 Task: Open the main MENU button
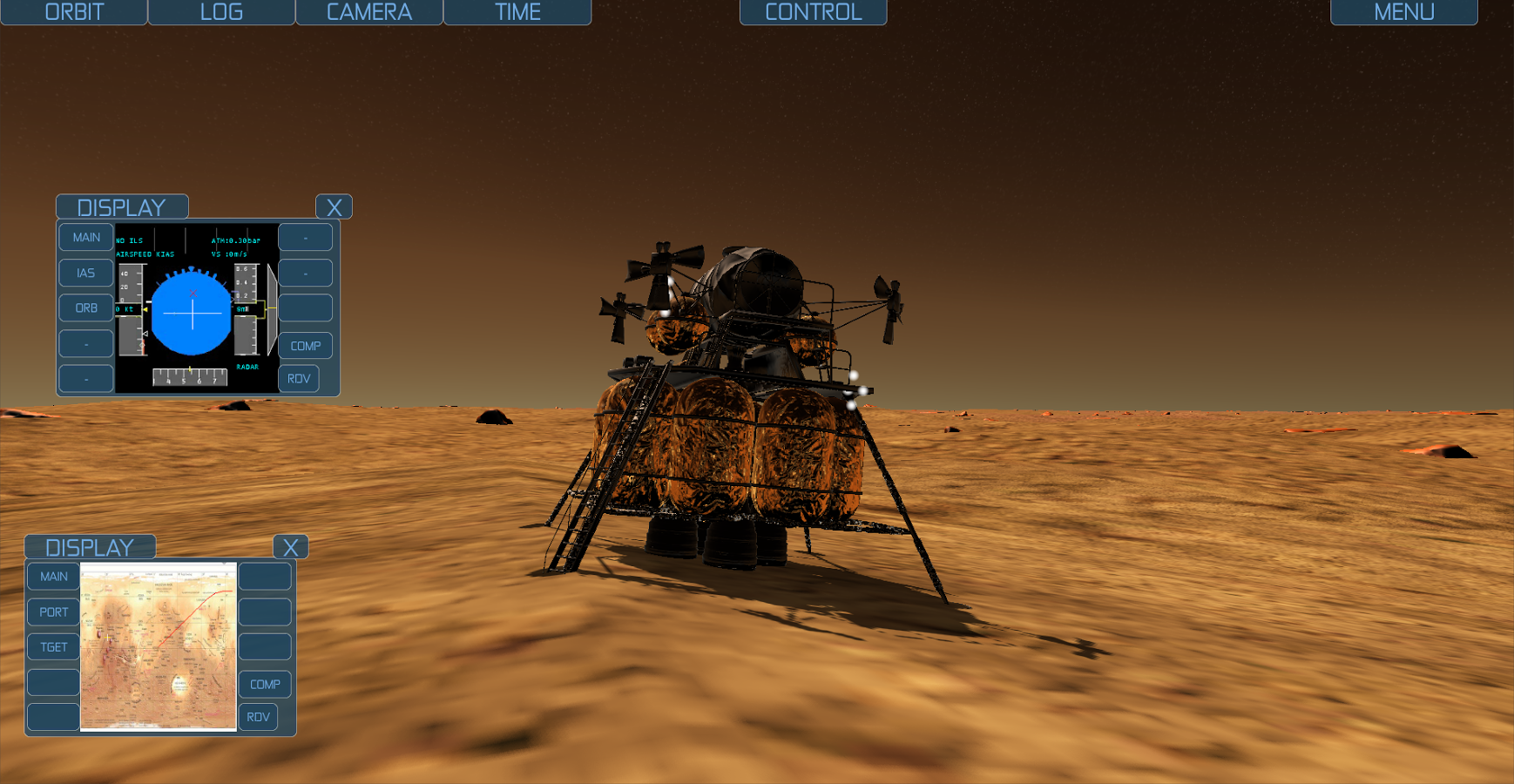click(1403, 12)
